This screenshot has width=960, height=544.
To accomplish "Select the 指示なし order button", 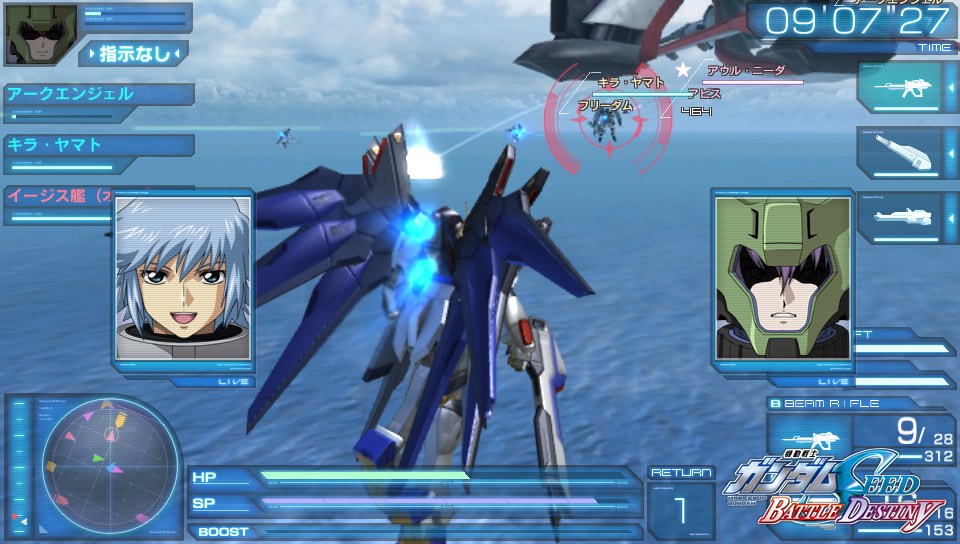I will (x=133, y=53).
